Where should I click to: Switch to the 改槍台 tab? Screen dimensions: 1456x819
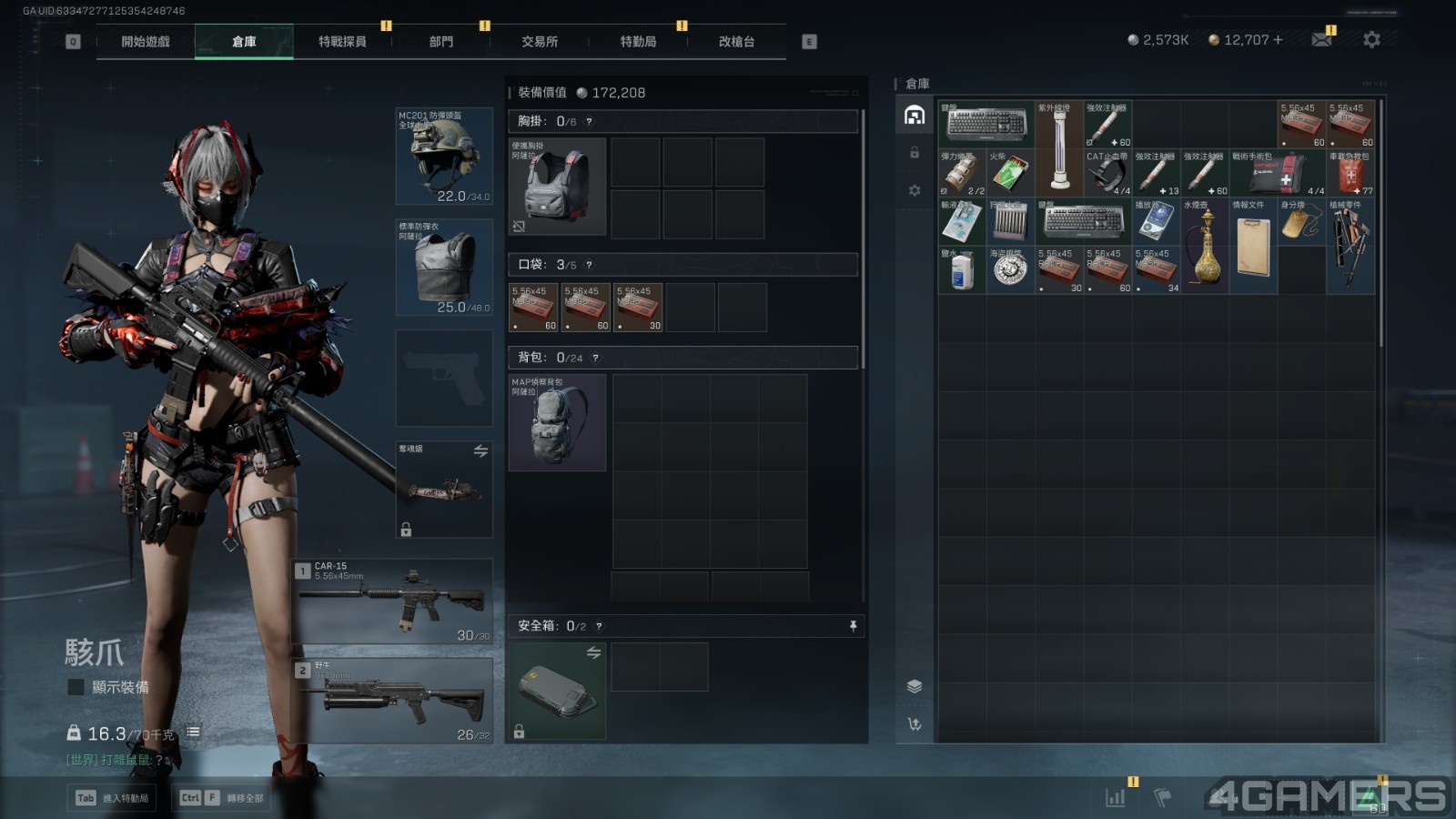[736, 42]
